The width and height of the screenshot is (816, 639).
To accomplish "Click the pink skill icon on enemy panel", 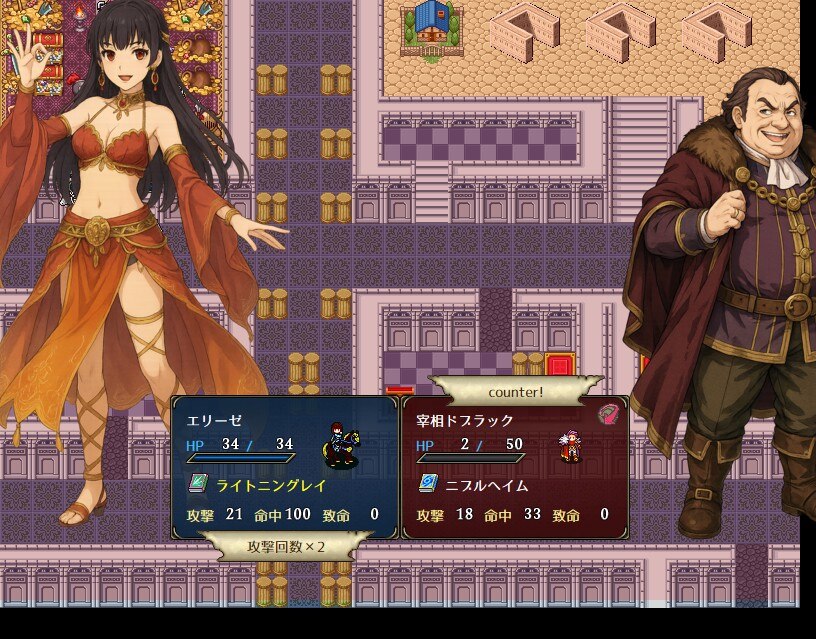I will point(608,415).
